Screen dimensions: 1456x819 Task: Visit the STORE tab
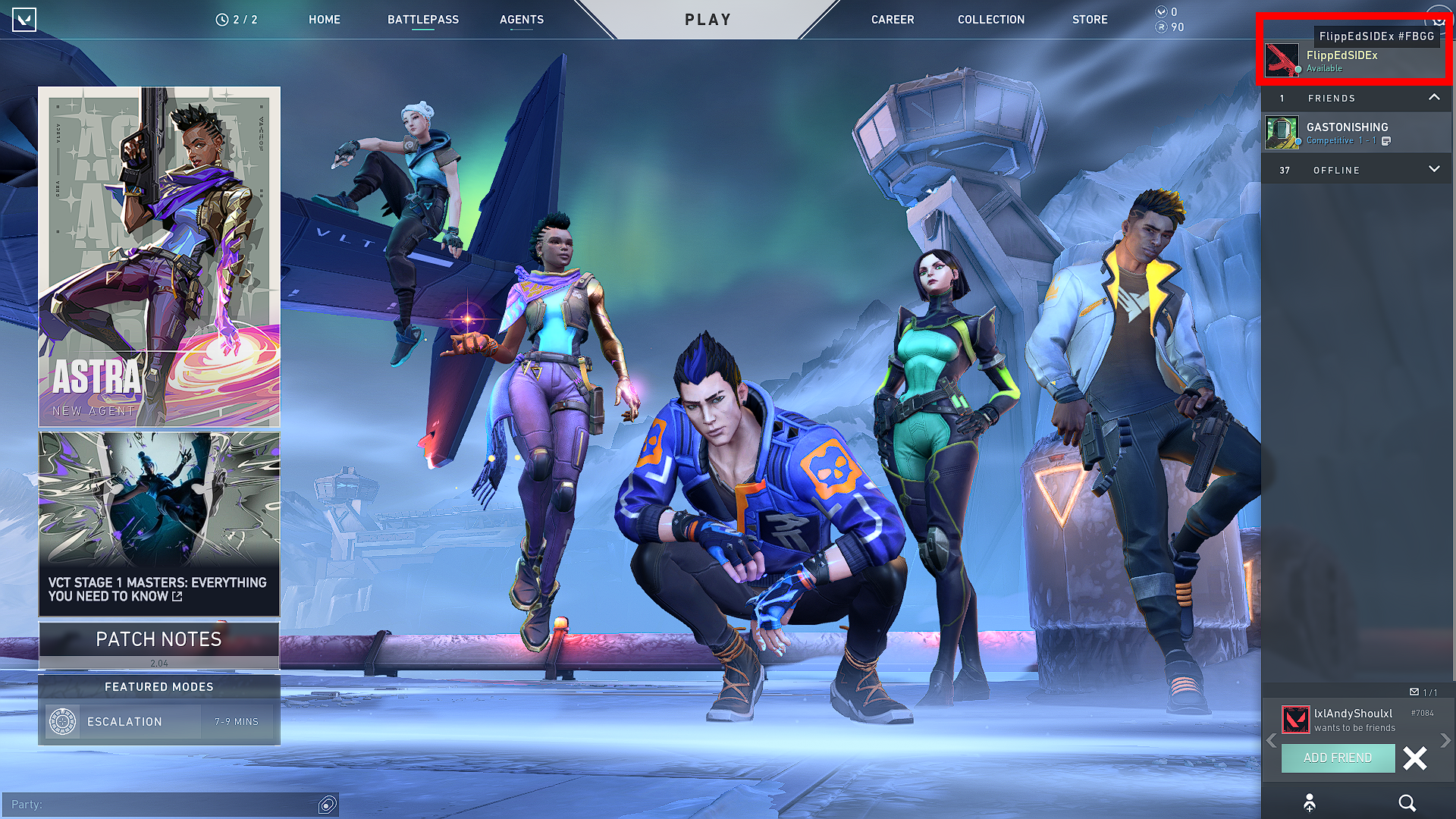pyautogui.click(x=1090, y=20)
